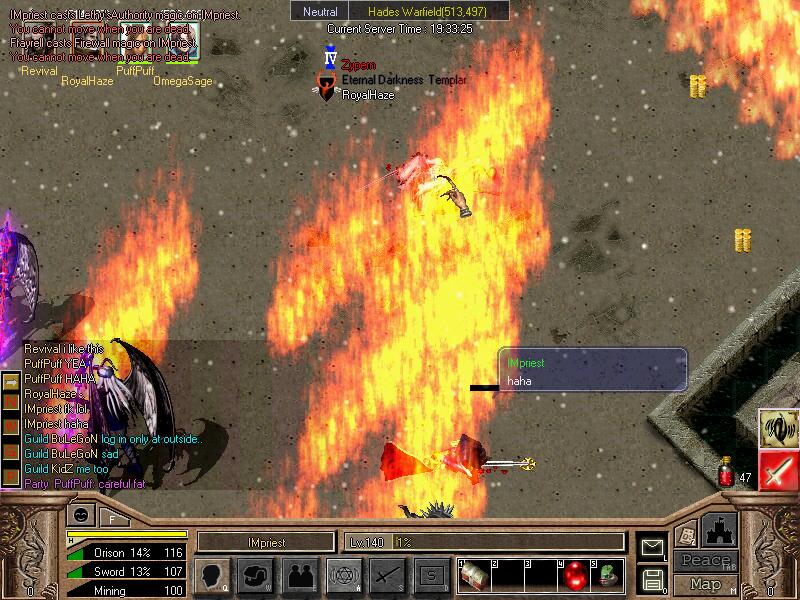Click the smiley face emote button
The height and width of the screenshot is (600, 800).
[80, 516]
